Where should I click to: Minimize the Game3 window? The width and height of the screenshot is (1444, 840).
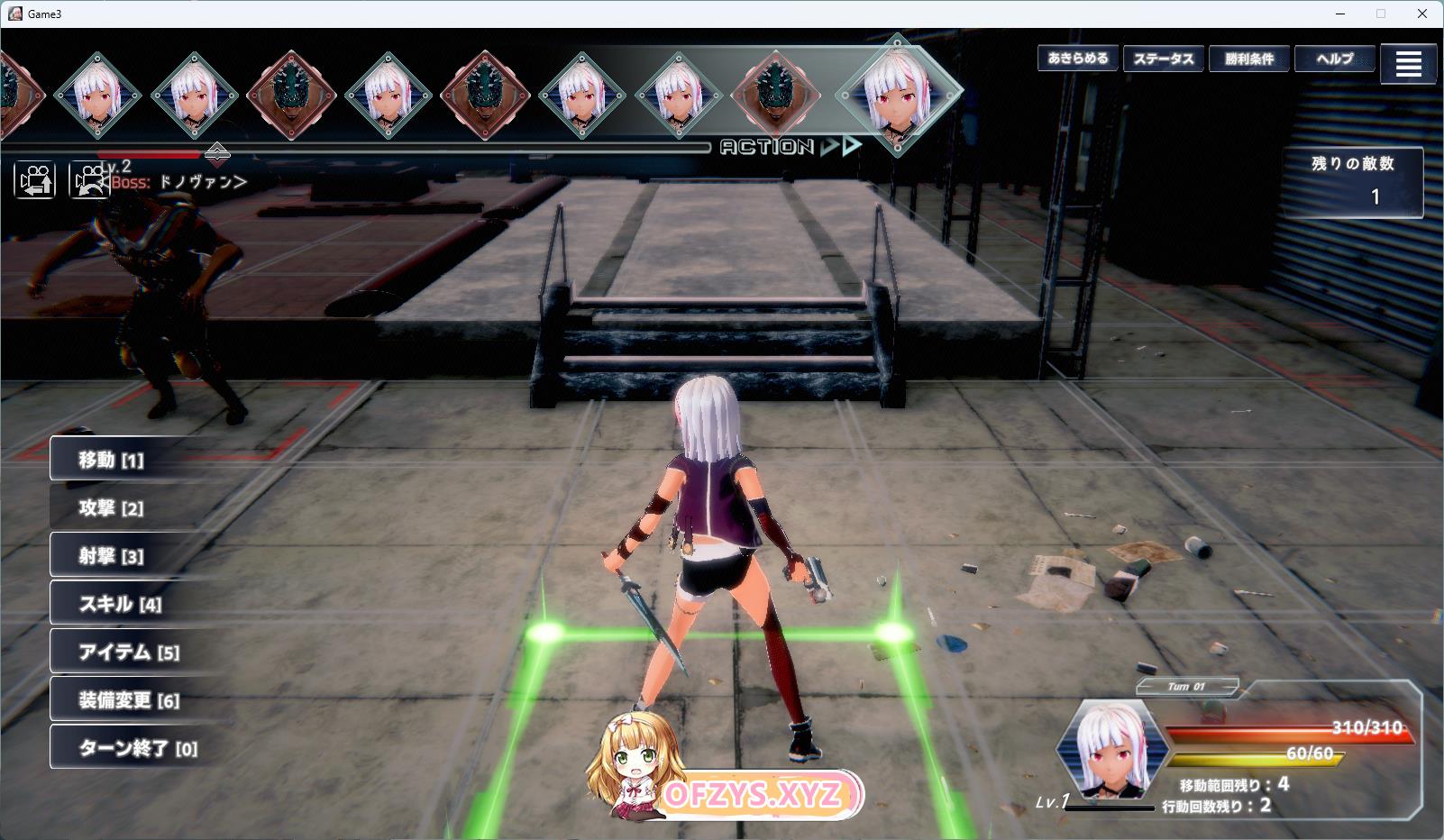tap(1339, 14)
